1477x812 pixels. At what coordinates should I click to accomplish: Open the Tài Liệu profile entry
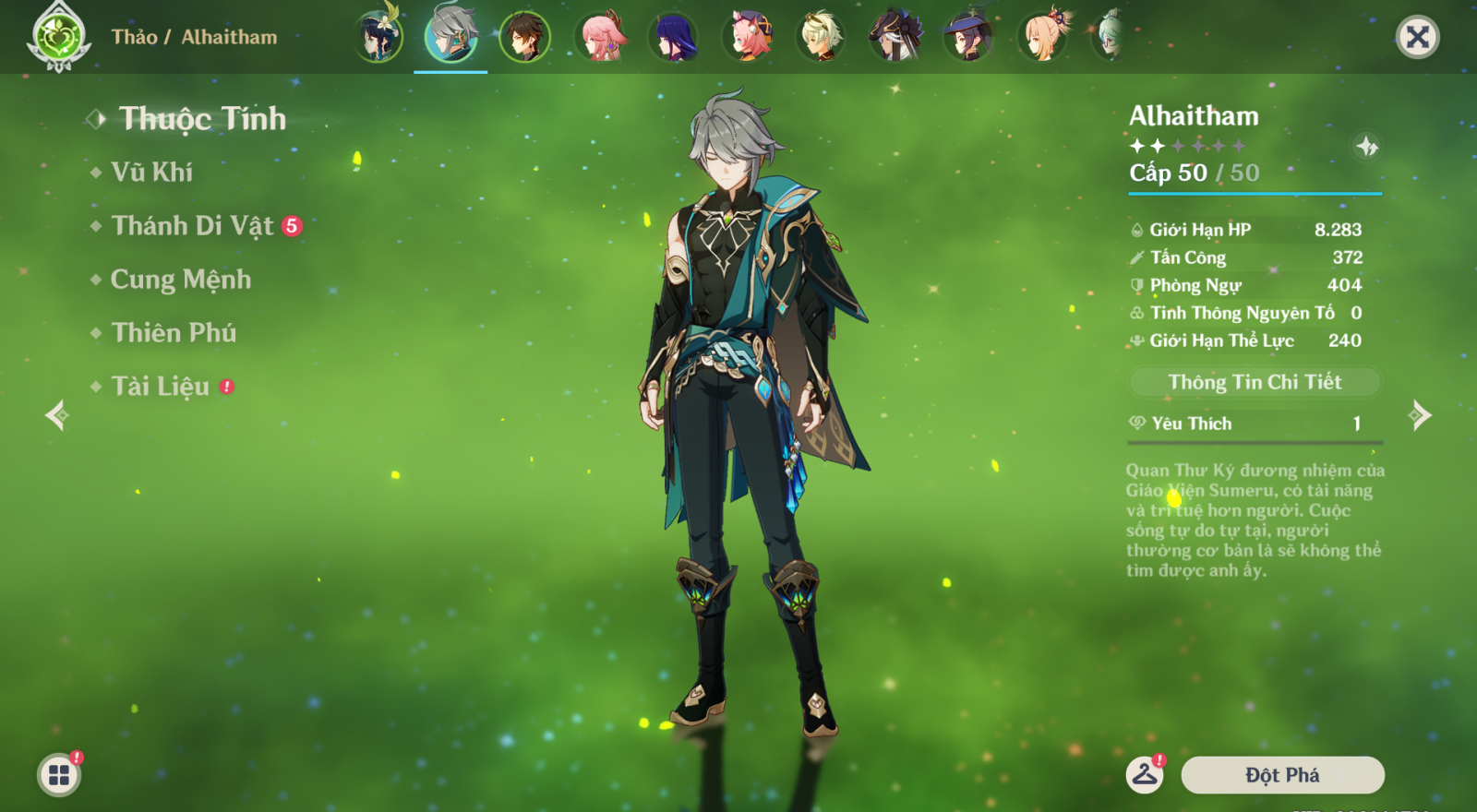[x=161, y=387]
